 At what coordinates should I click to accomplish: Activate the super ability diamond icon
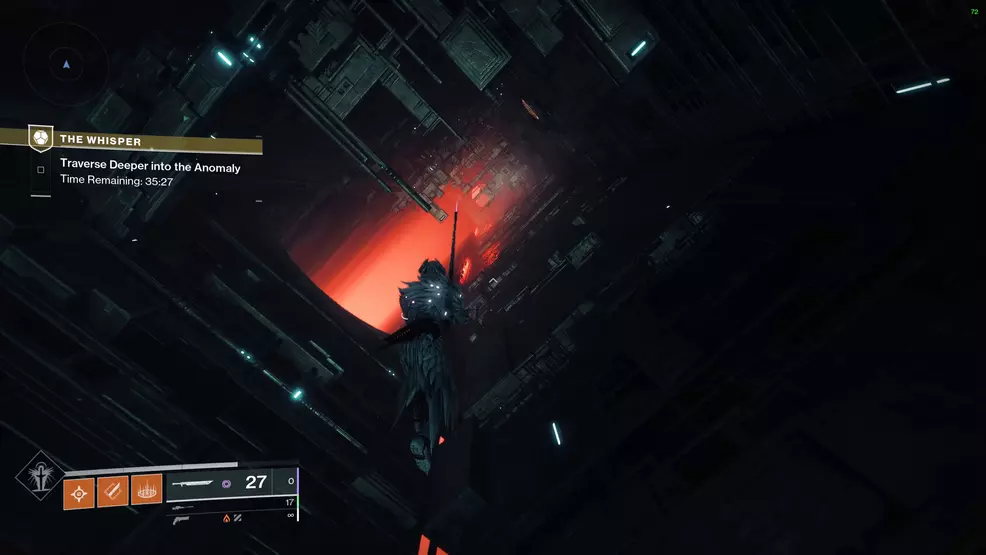click(x=40, y=475)
